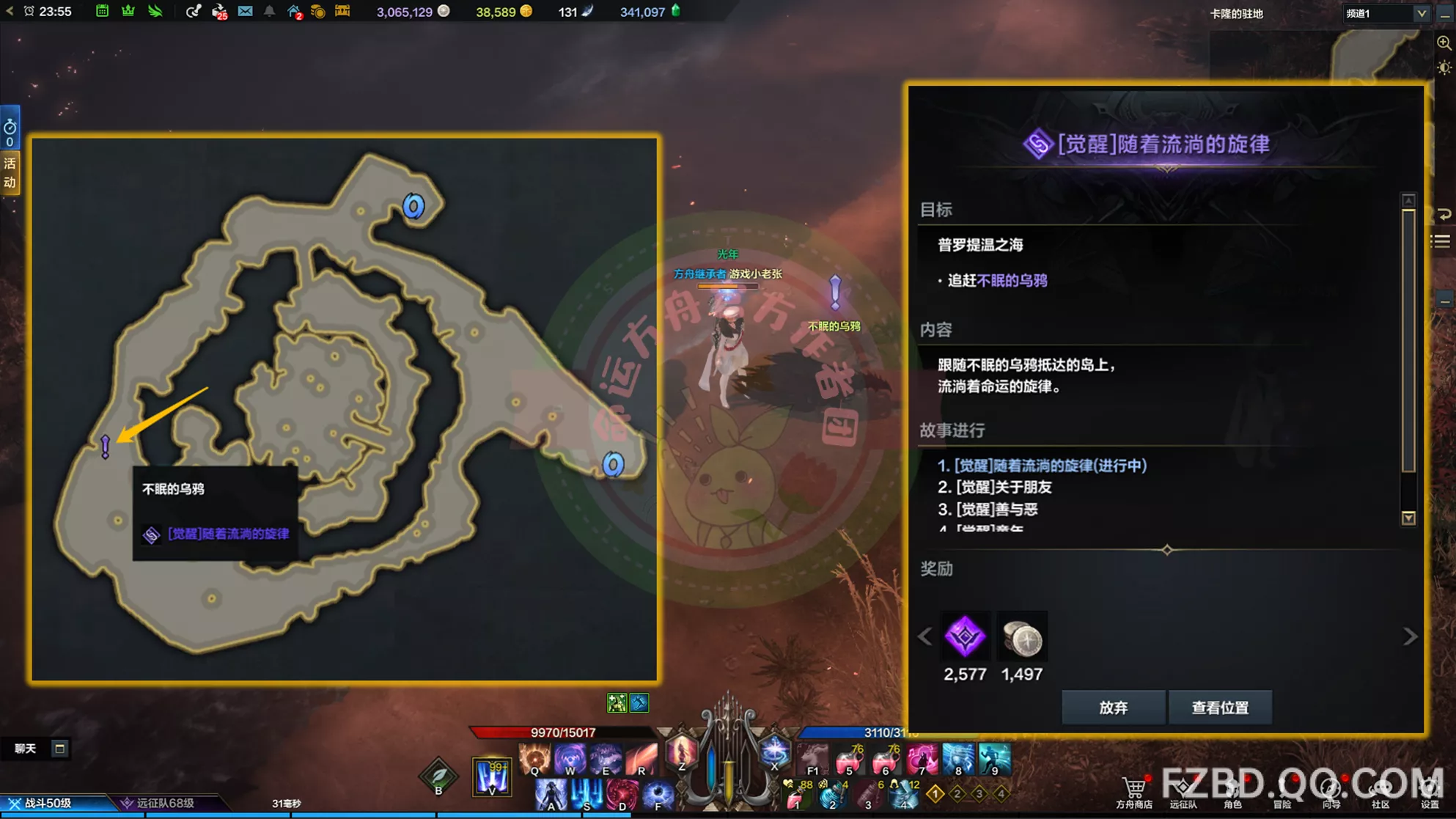
Task: Open the mail envelope icon in top bar
Action: [x=245, y=11]
